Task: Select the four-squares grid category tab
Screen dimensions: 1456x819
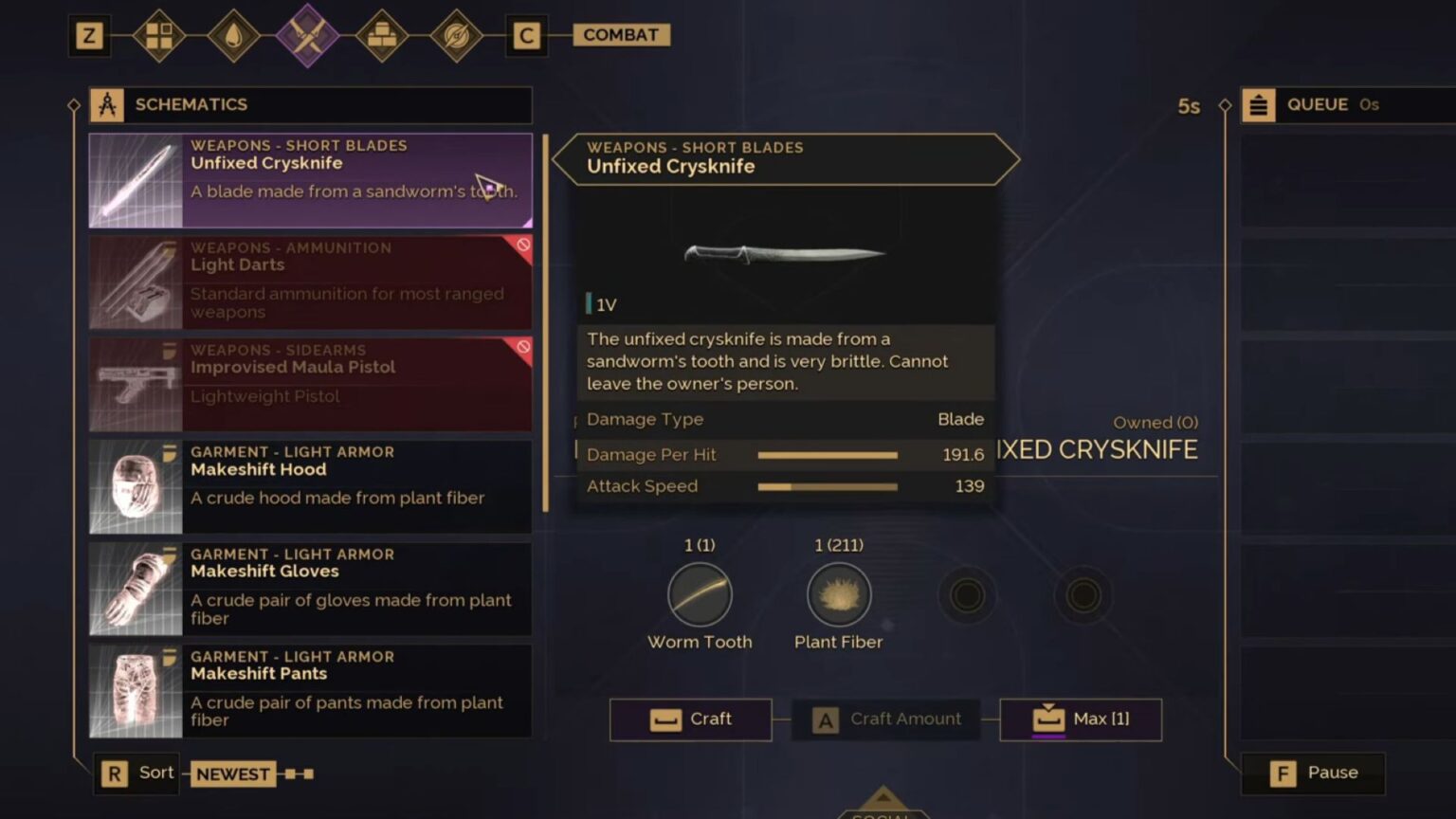Action: coord(159,36)
